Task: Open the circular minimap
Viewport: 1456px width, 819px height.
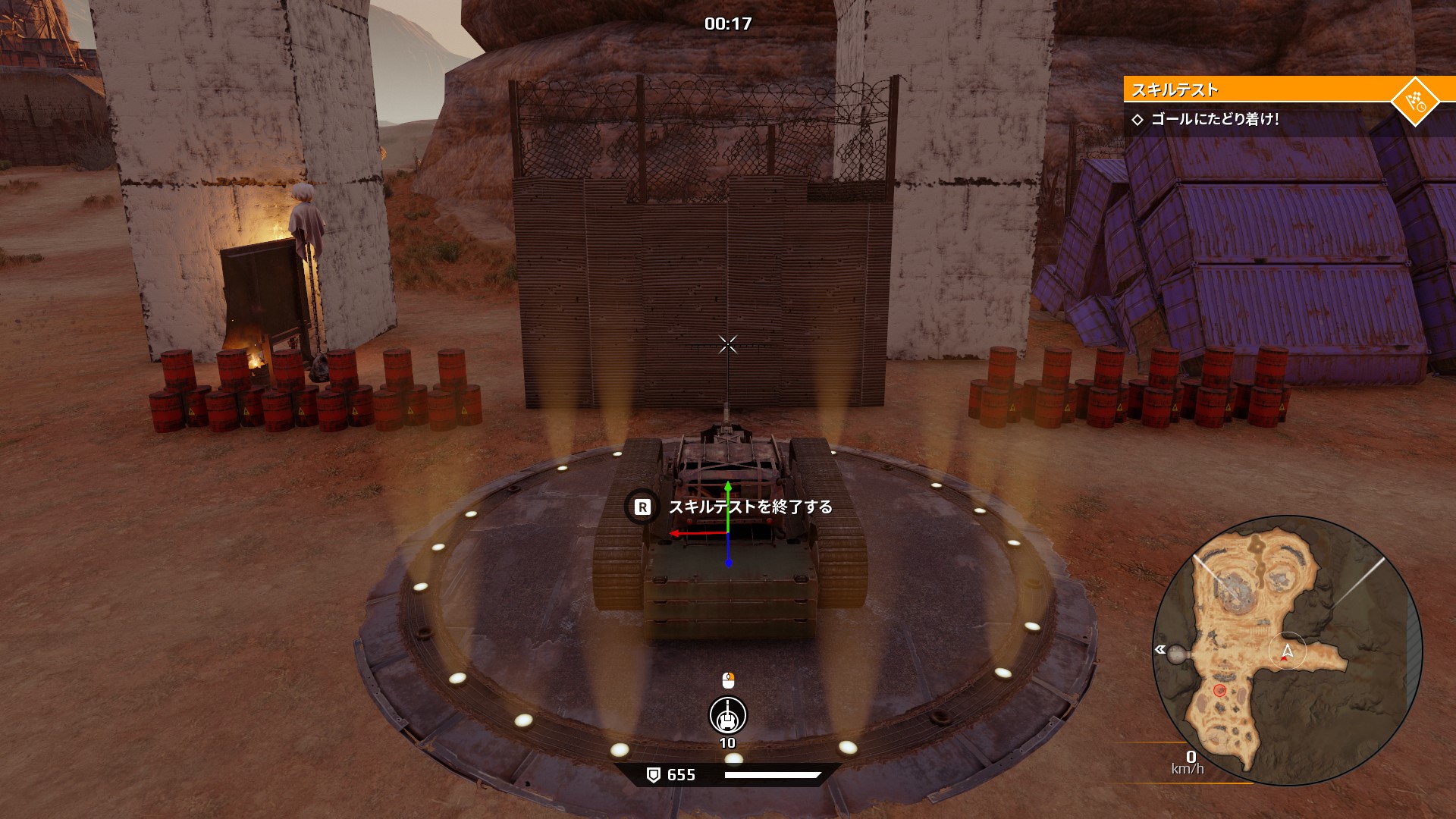Action: [1287, 651]
